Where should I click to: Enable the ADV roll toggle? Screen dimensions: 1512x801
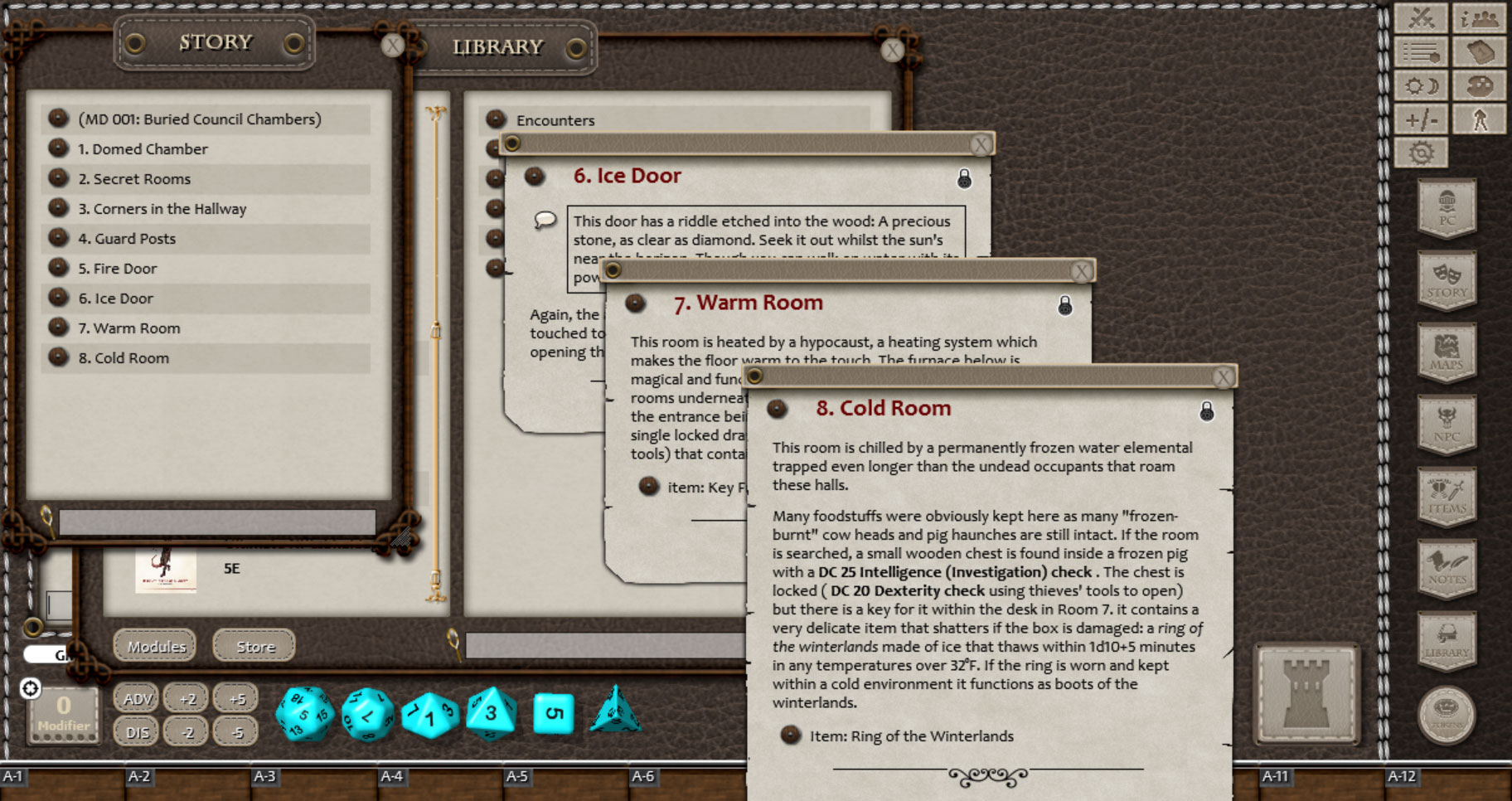(135, 698)
